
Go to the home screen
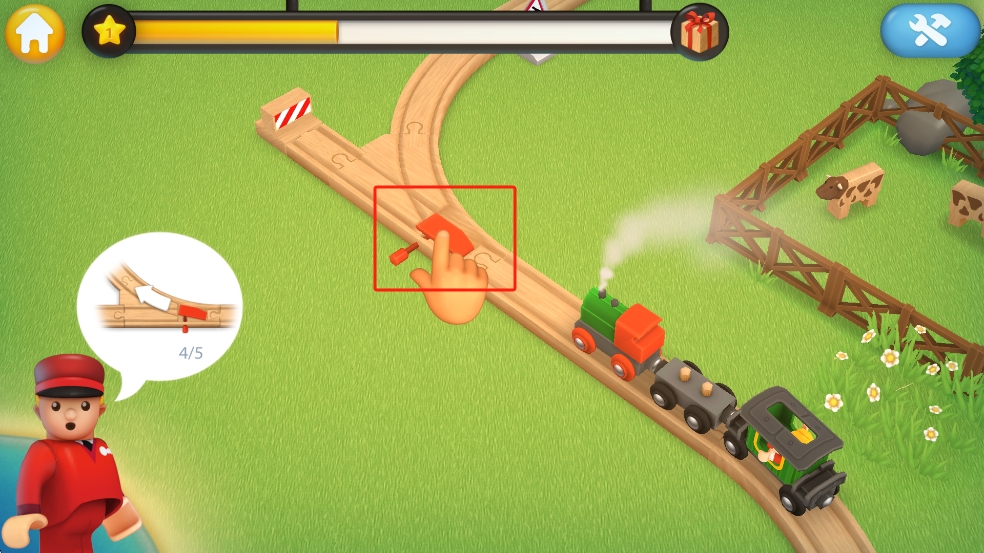coord(35,33)
